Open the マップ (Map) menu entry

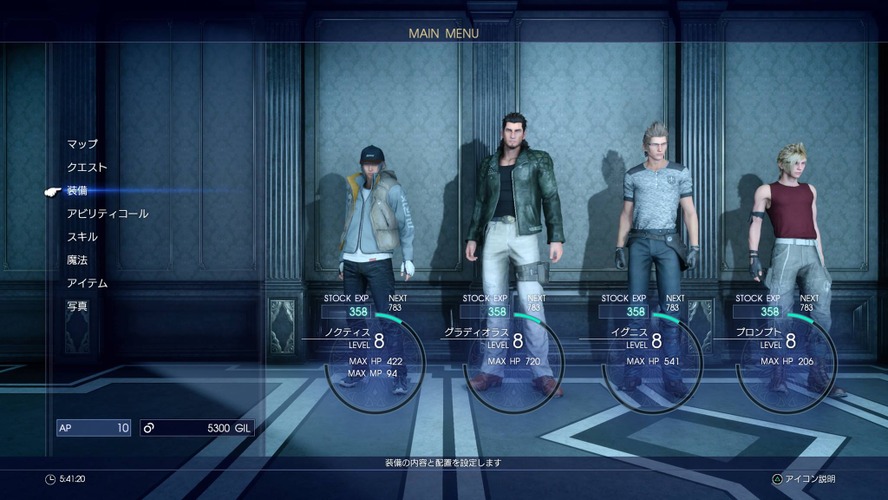tap(82, 144)
